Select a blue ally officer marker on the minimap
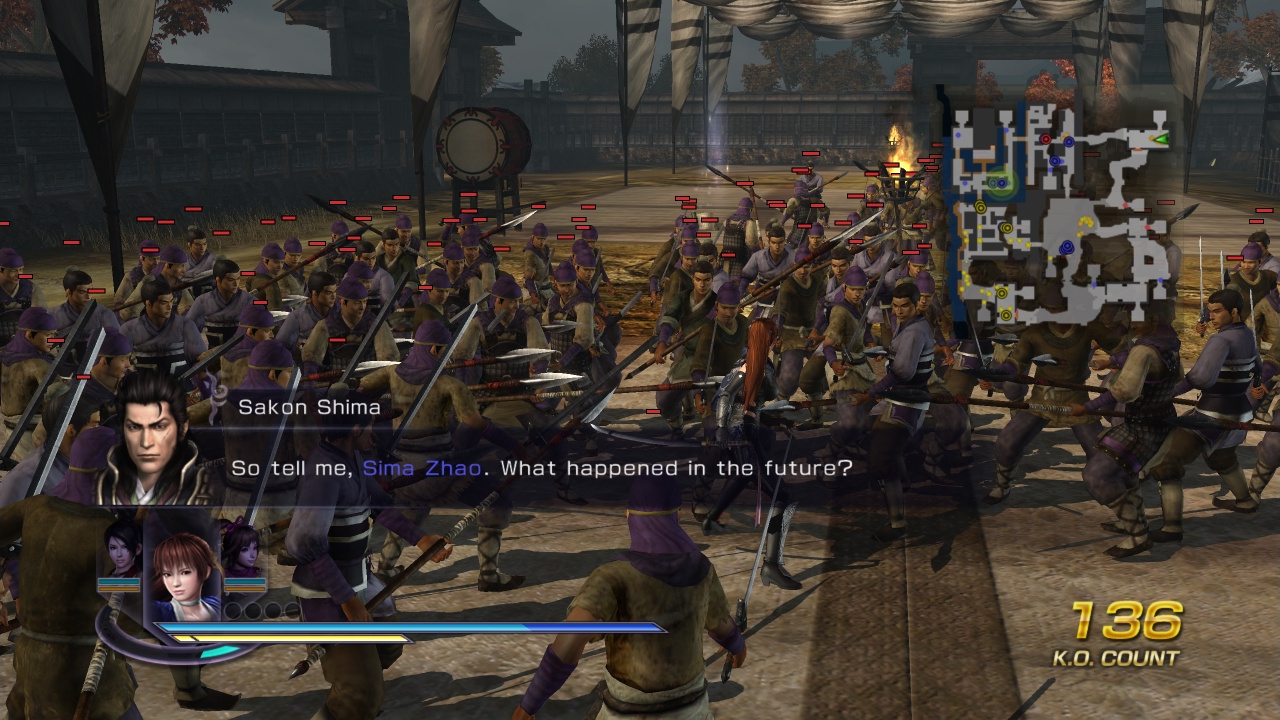The width and height of the screenshot is (1280, 720). 1068,141
